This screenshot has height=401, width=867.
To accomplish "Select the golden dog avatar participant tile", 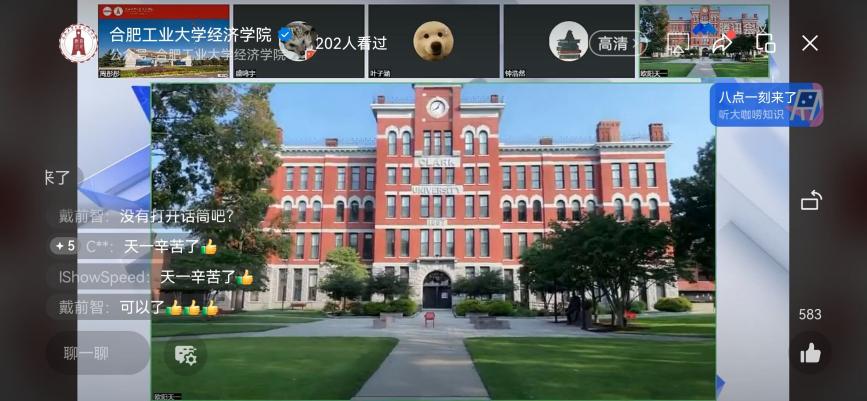I will 433,41.
